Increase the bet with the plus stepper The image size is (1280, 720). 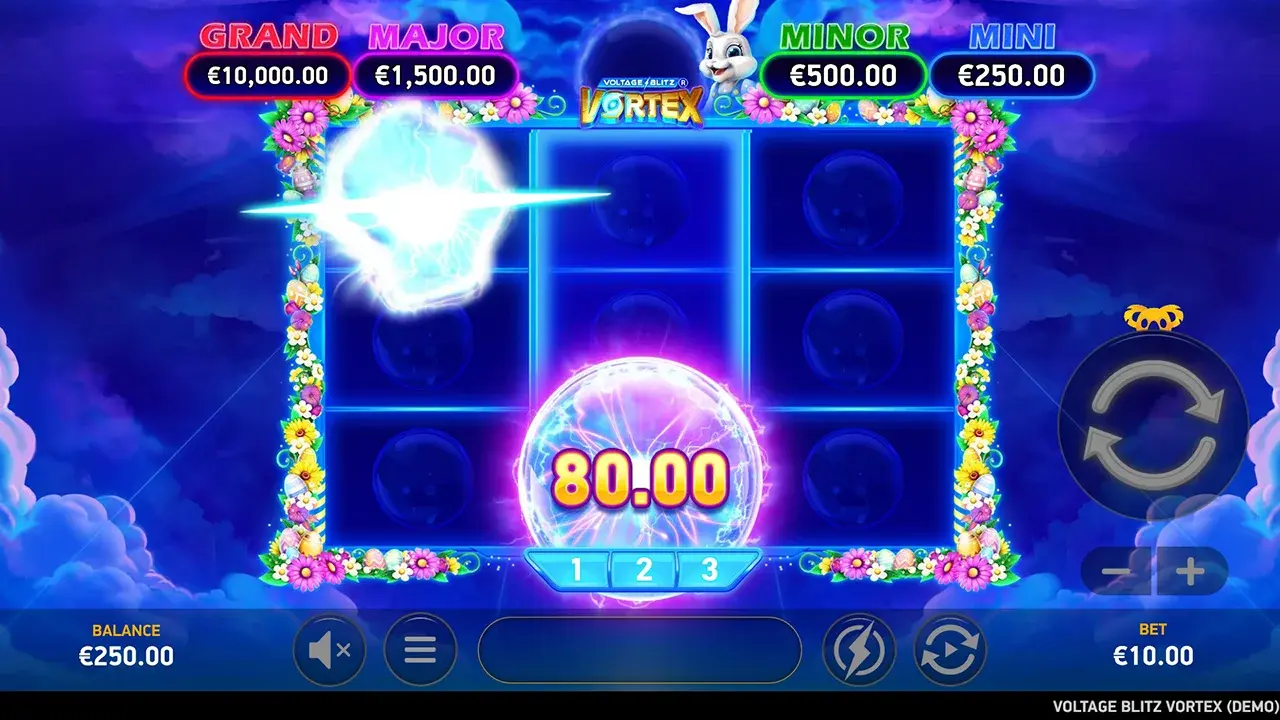[x=1190, y=572]
